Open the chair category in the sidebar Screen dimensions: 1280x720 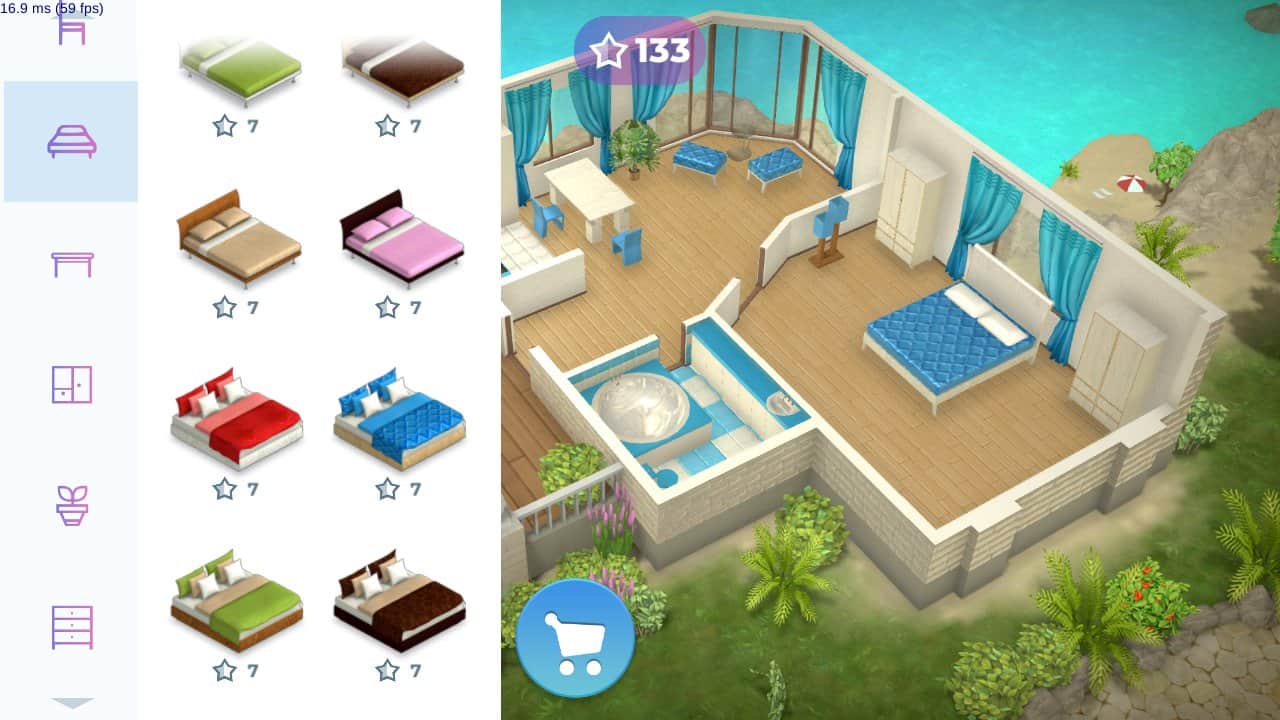tap(71, 30)
